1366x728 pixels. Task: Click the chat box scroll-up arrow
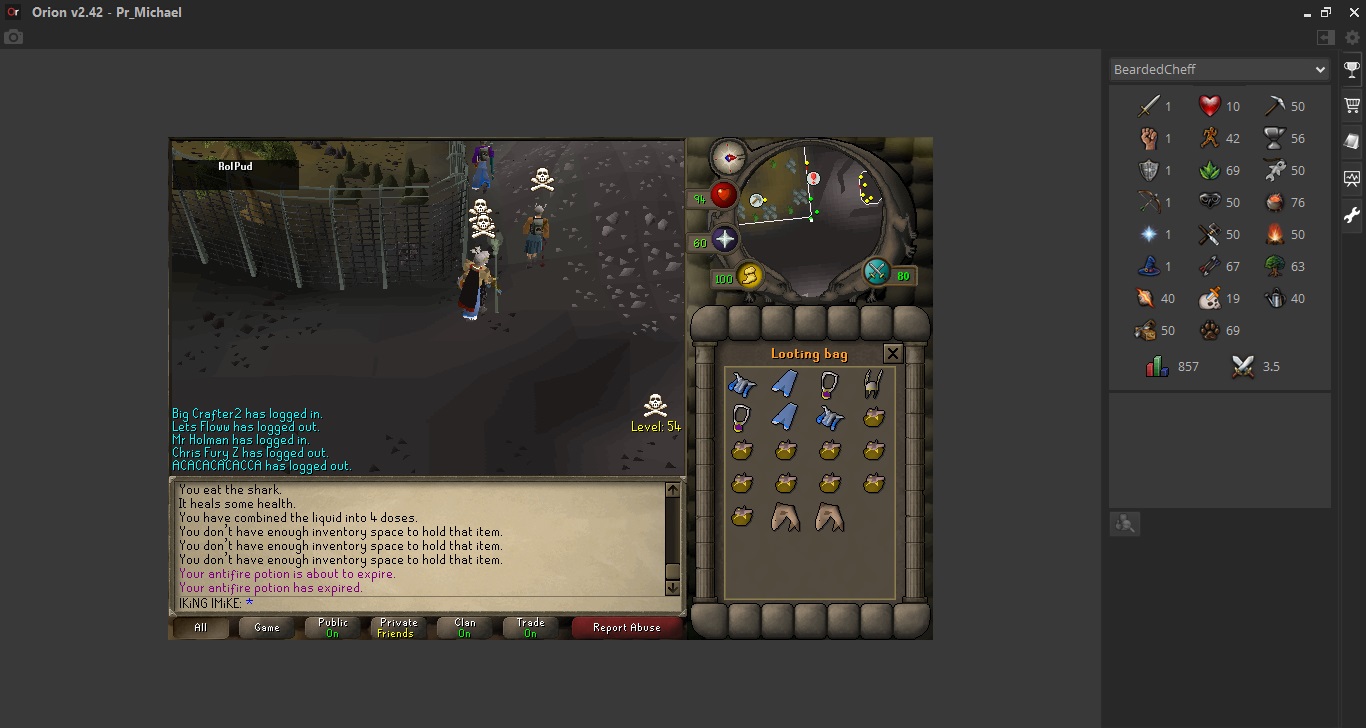pos(672,490)
